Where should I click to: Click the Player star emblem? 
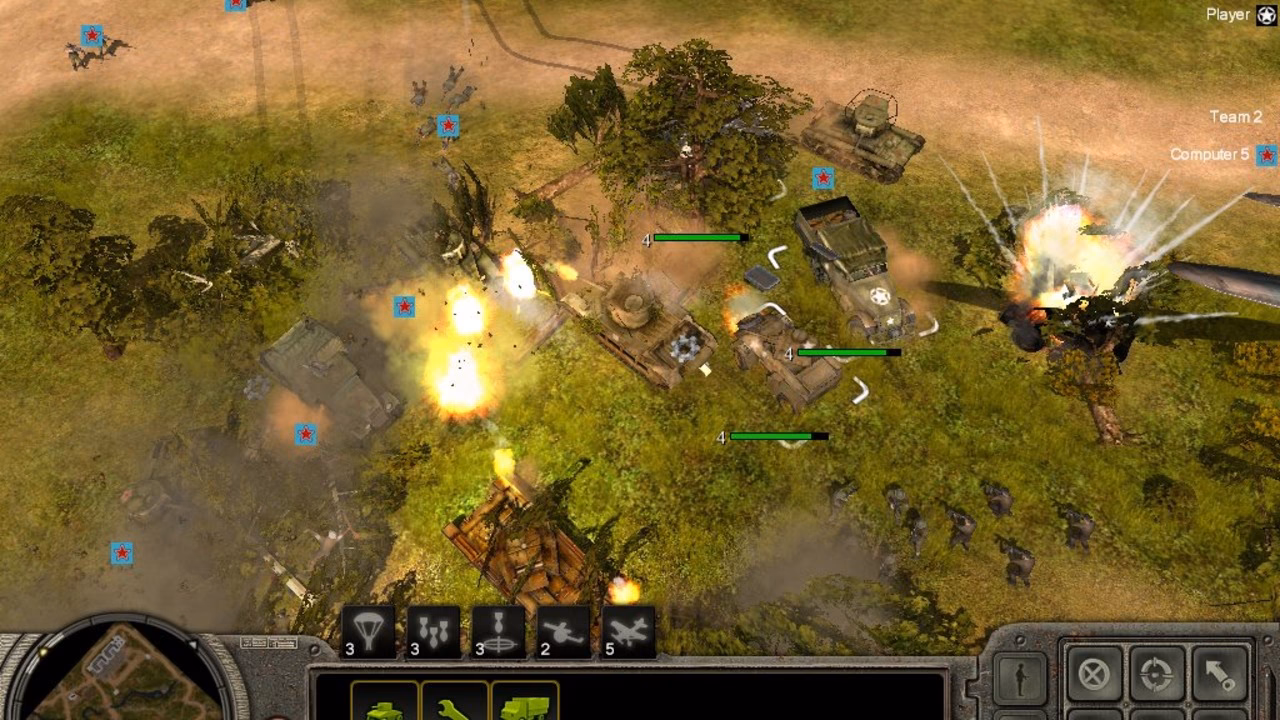coord(1266,13)
